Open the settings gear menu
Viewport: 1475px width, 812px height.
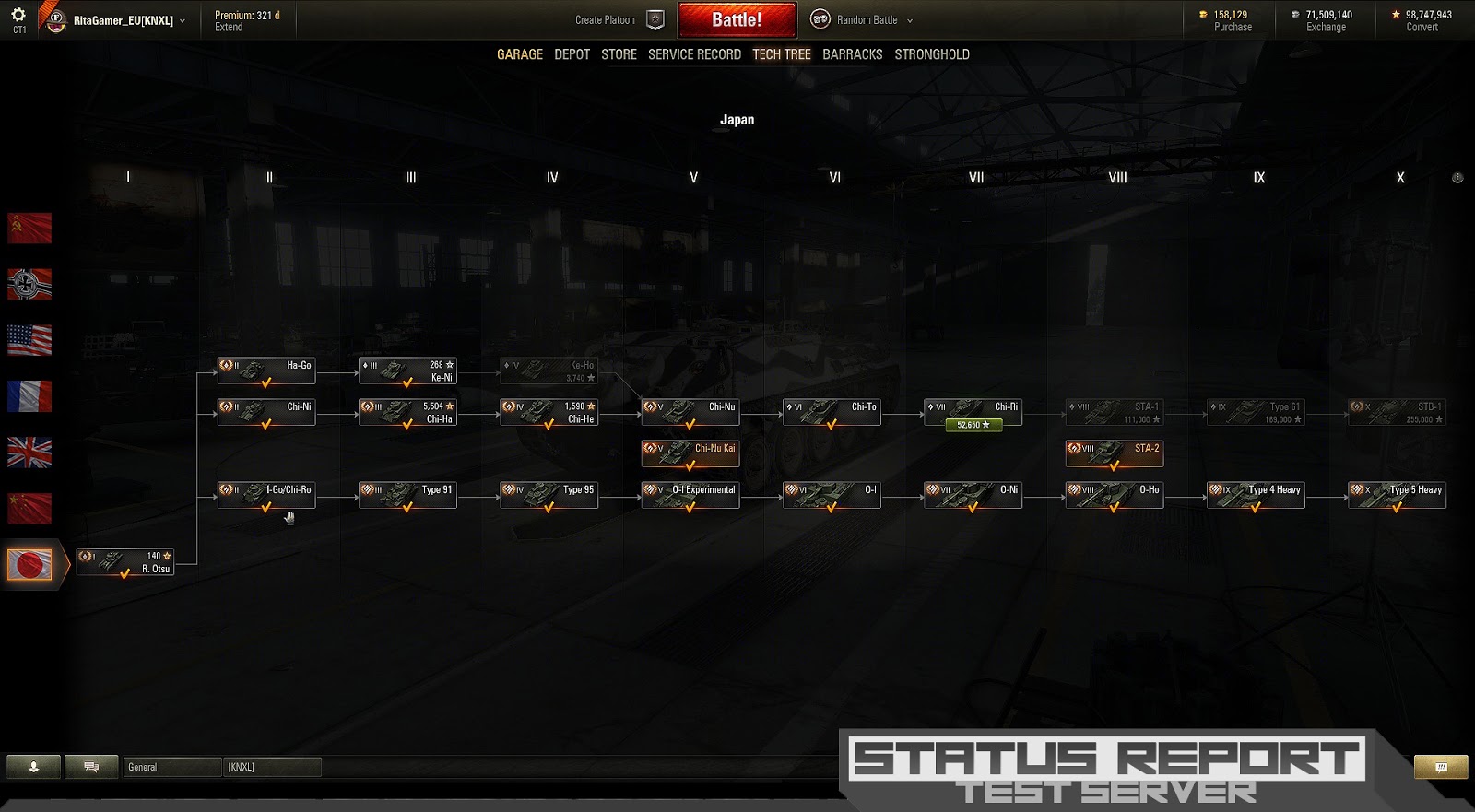18,16
